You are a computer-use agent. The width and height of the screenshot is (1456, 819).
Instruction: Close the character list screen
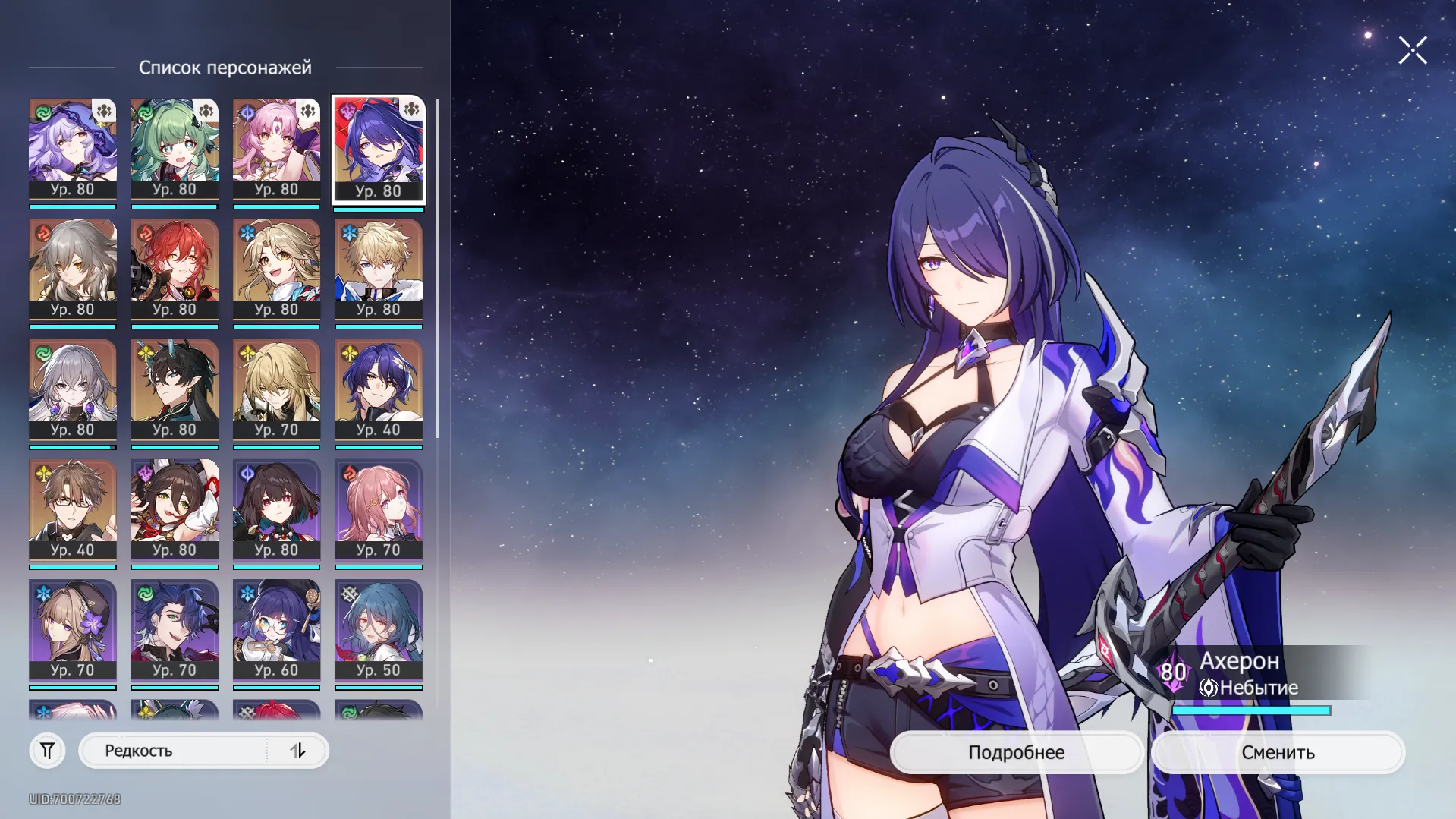[x=1412, y=51]
